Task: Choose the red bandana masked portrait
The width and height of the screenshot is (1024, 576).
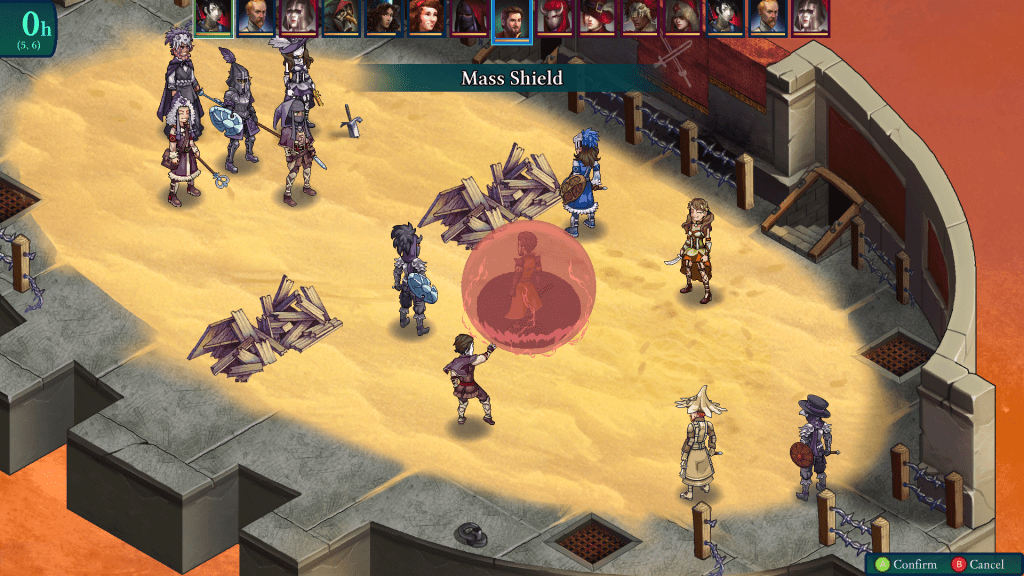Action: (x=641, y=18)
